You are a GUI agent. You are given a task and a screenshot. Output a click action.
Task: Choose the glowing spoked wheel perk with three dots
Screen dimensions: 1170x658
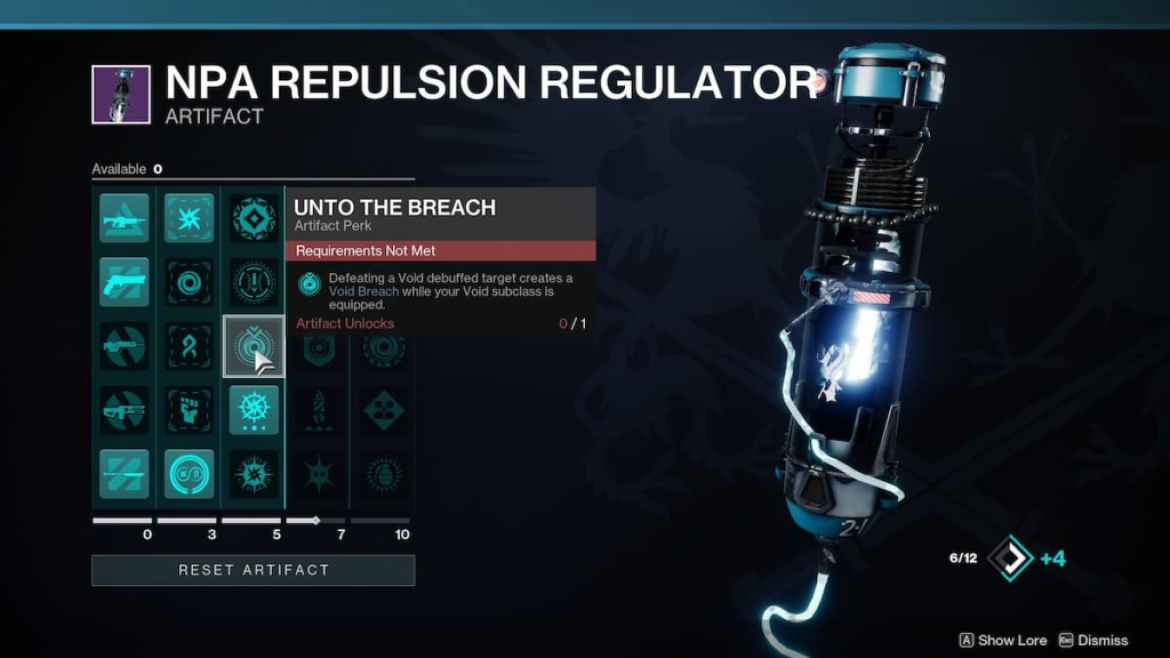[x=253, y=410]
